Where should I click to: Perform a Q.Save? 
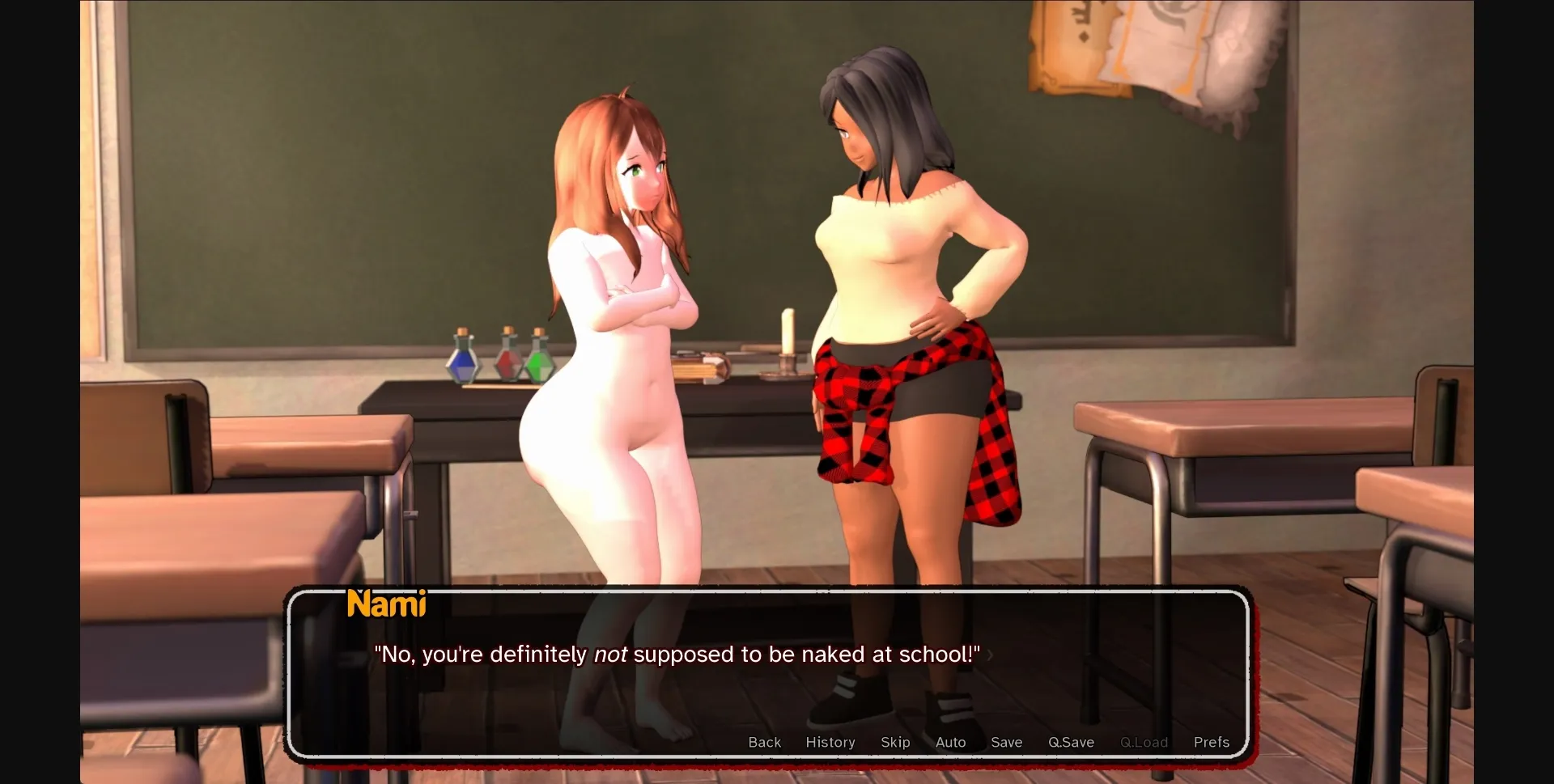point(1070,742)
